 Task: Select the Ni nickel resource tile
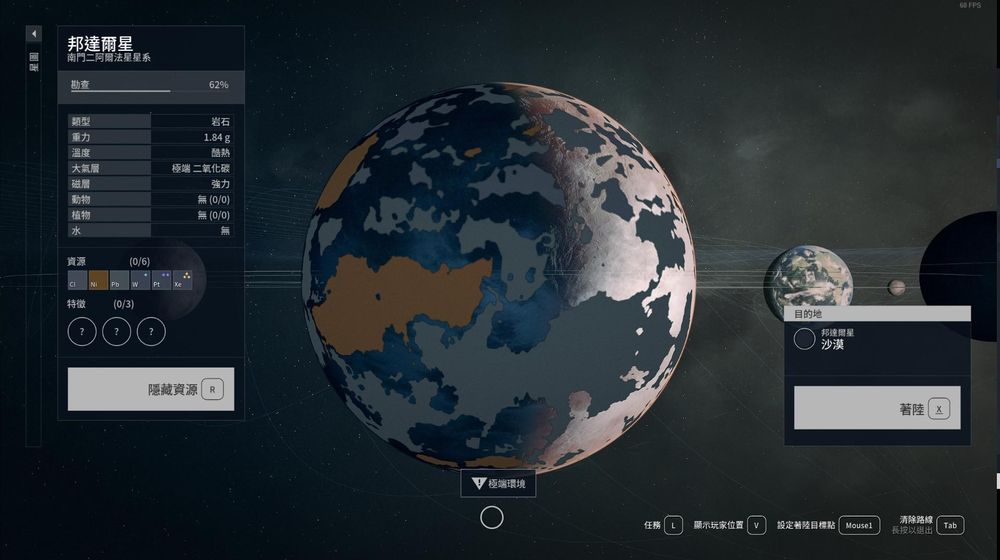point(99,280)
